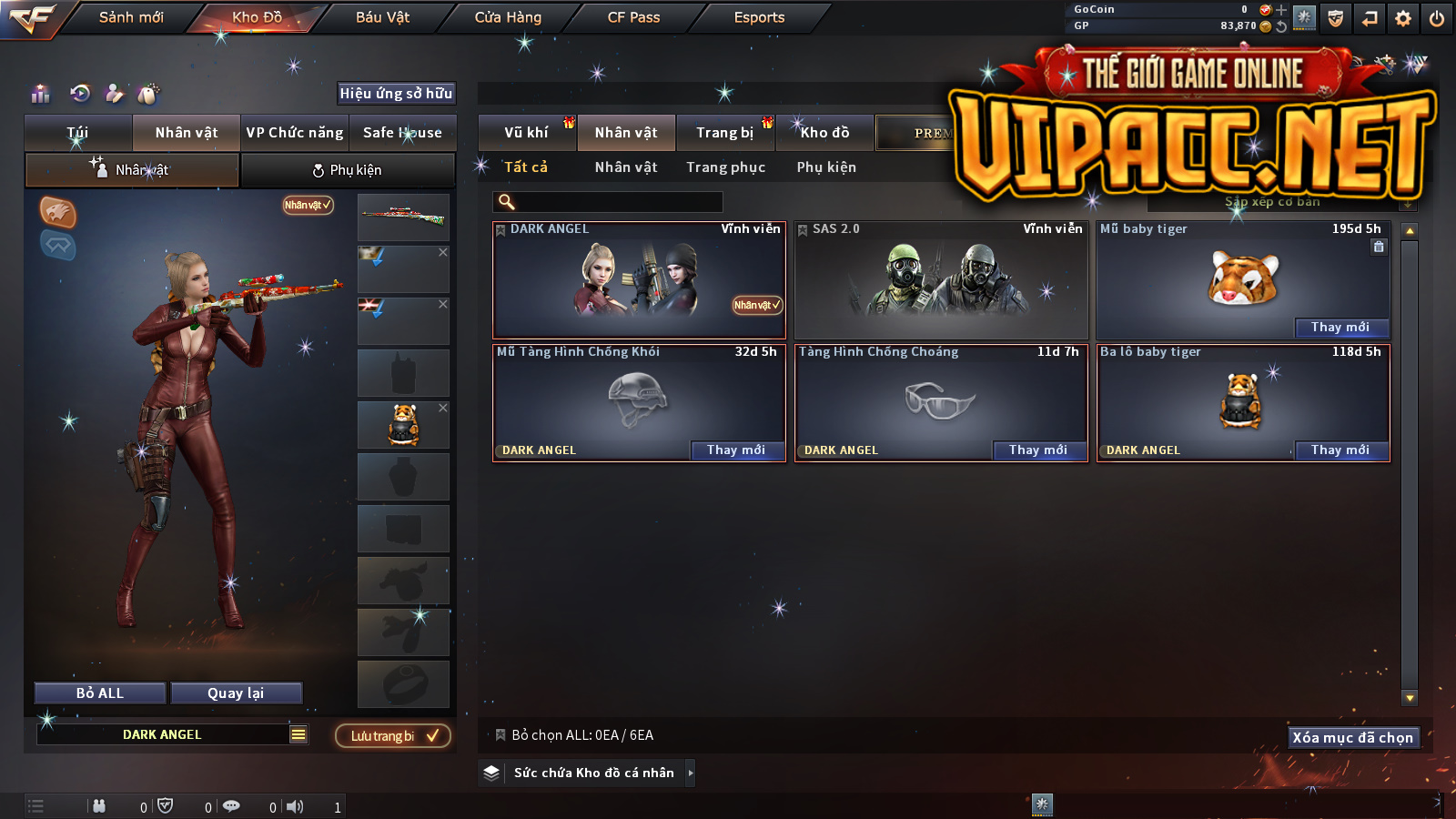The width and height of the screenshot is (1456, 819).
Task: Open the Cửa Hàng shop
Action: pos(508,17)
